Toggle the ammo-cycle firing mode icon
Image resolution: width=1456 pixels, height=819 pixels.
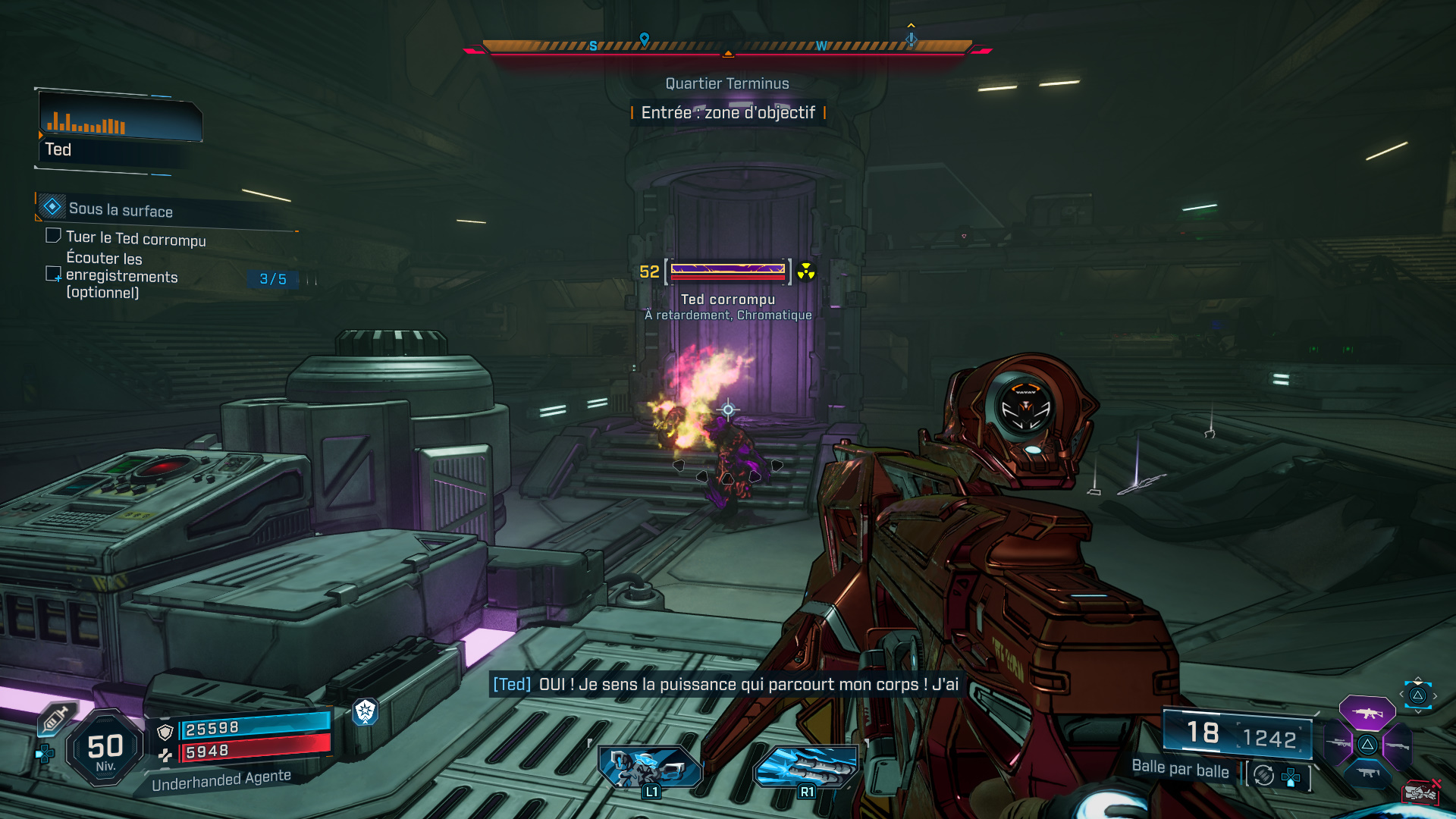click(x=1263, y=775)
